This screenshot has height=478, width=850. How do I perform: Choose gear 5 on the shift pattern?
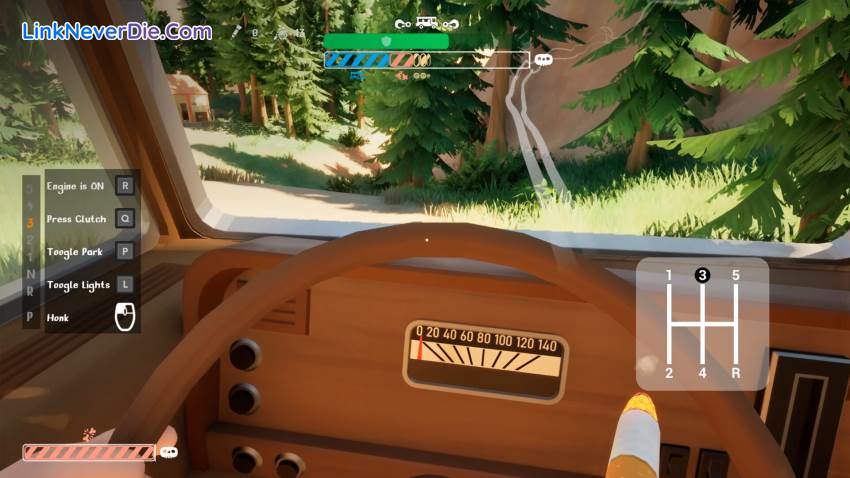click(735, 276)
